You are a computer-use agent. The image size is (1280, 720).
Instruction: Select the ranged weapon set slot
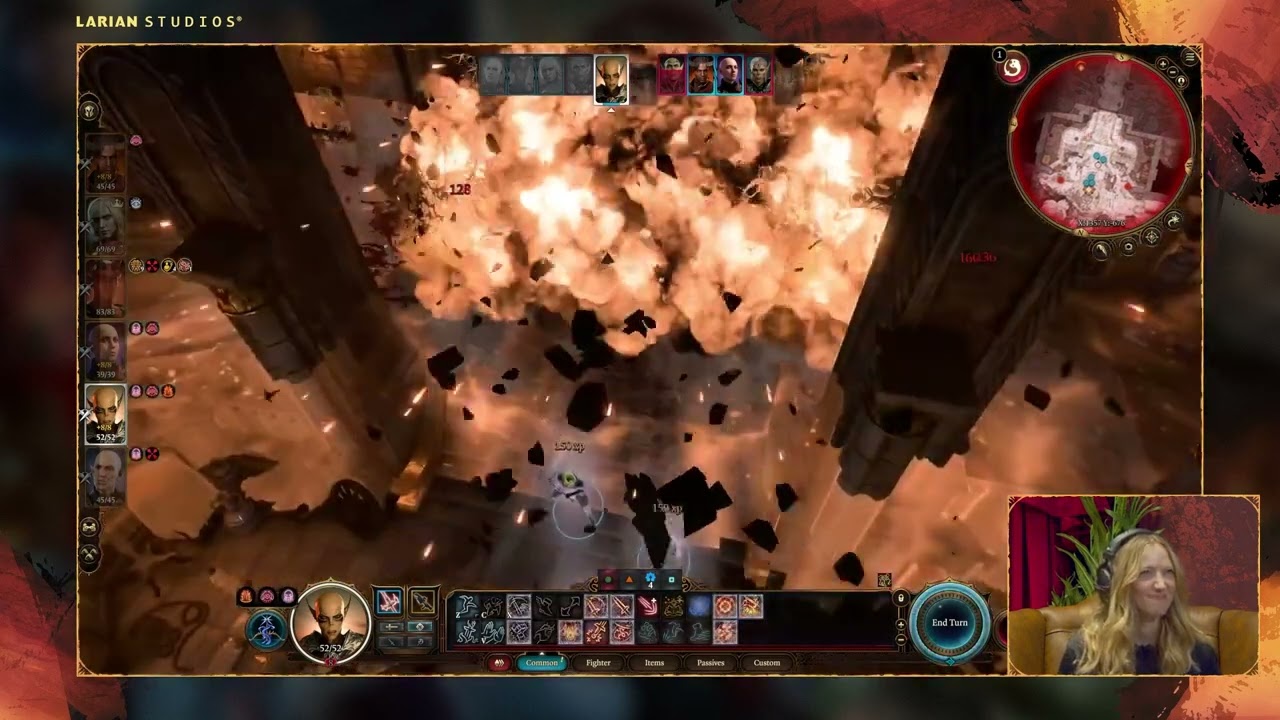coord(423,601)
